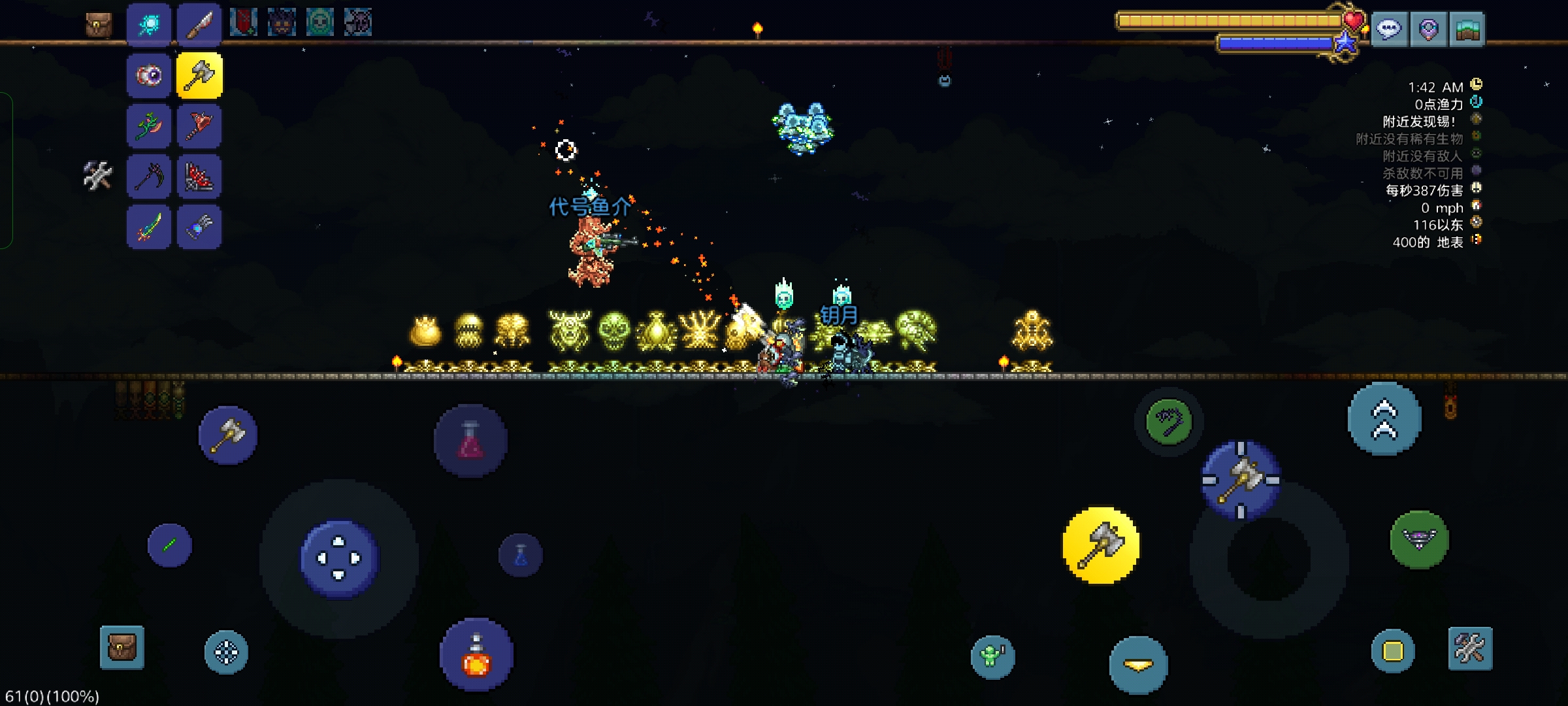Tap the yellow down-arrow drop button
The height and width of the screenshot is (706, 1568).
(x=1138, y=665)
